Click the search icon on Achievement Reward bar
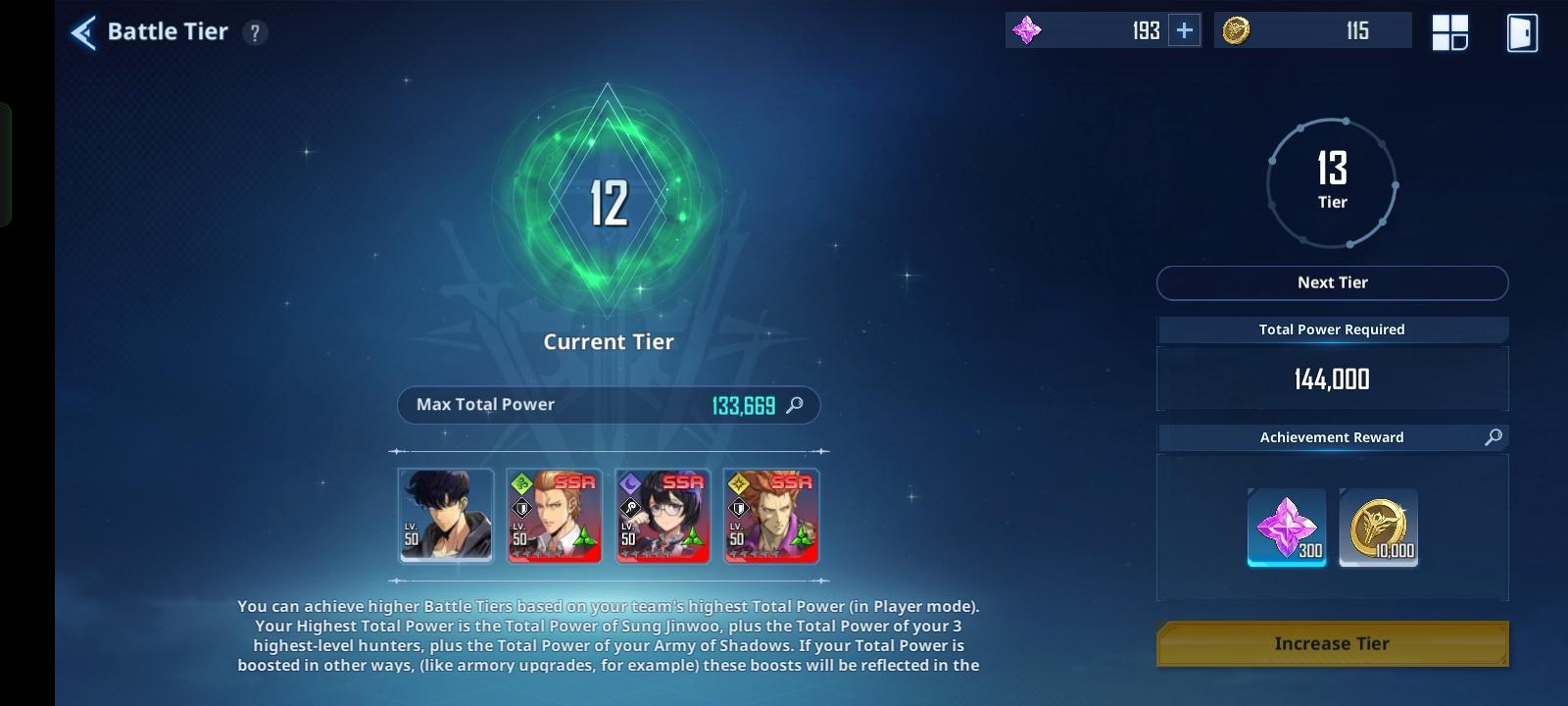 (x=1494, y=437)
